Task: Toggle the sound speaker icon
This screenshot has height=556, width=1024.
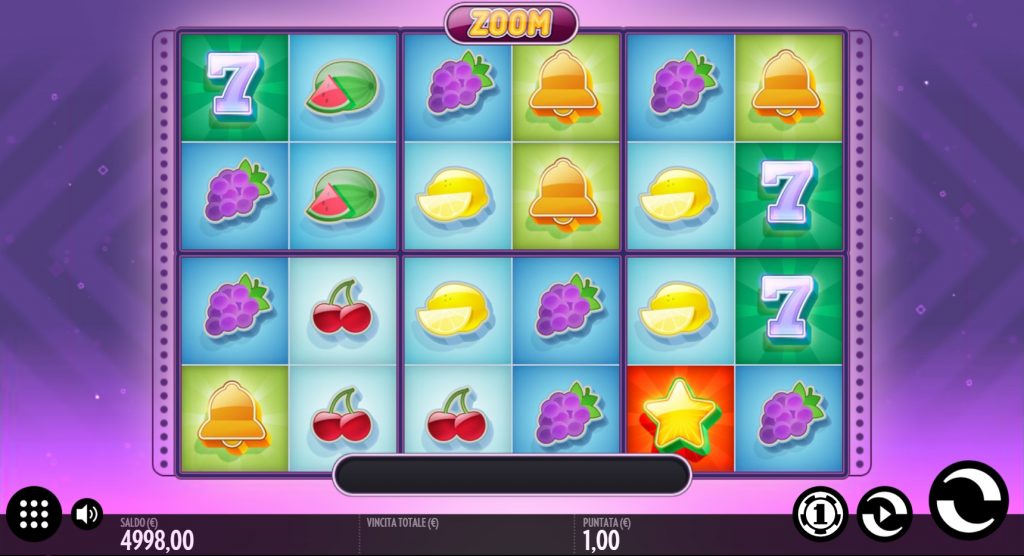Action: pyautogui.click(x=88, y=515)
